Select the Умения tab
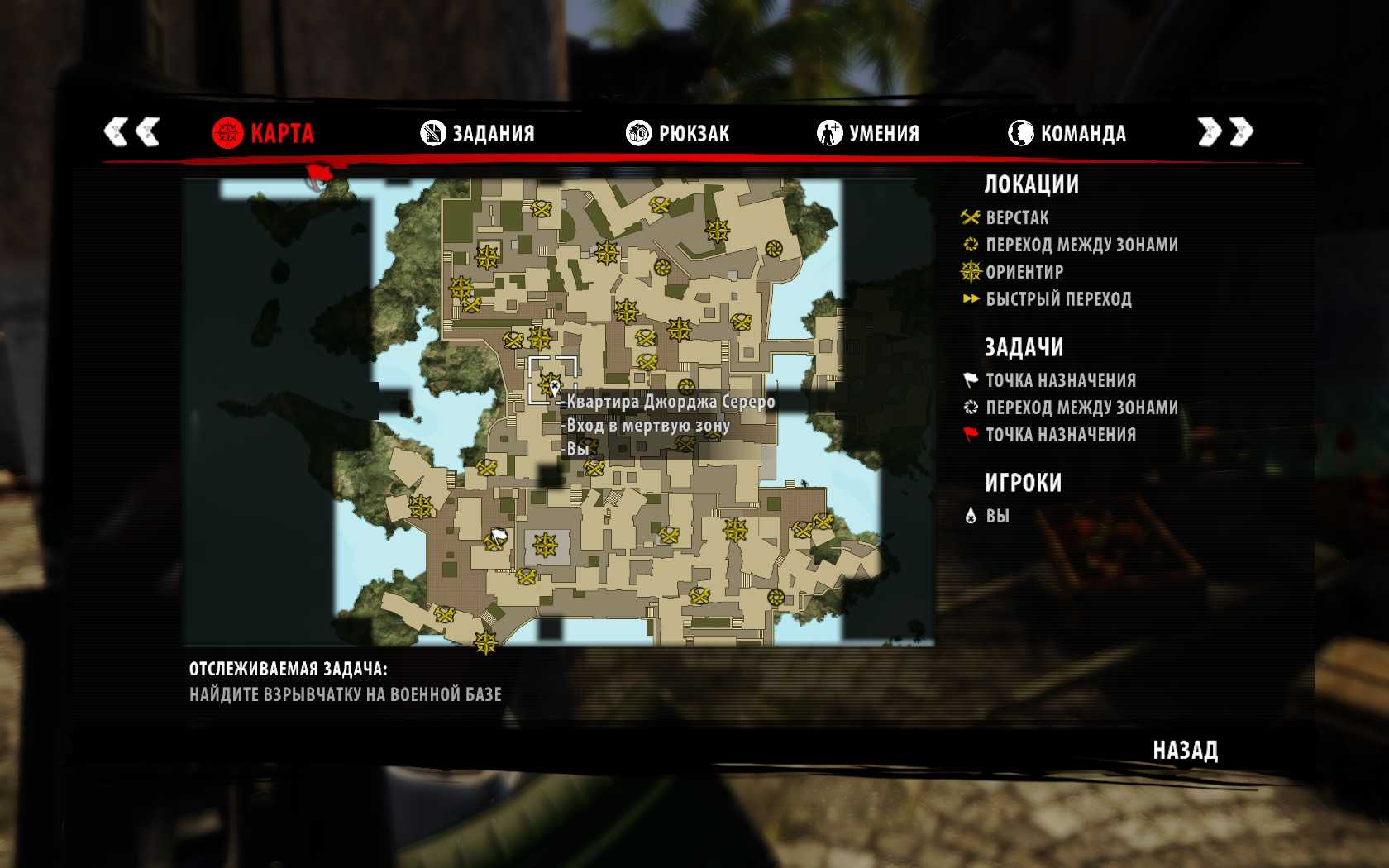Viewport: 1389px width, 868px height. tap(868, 133)
